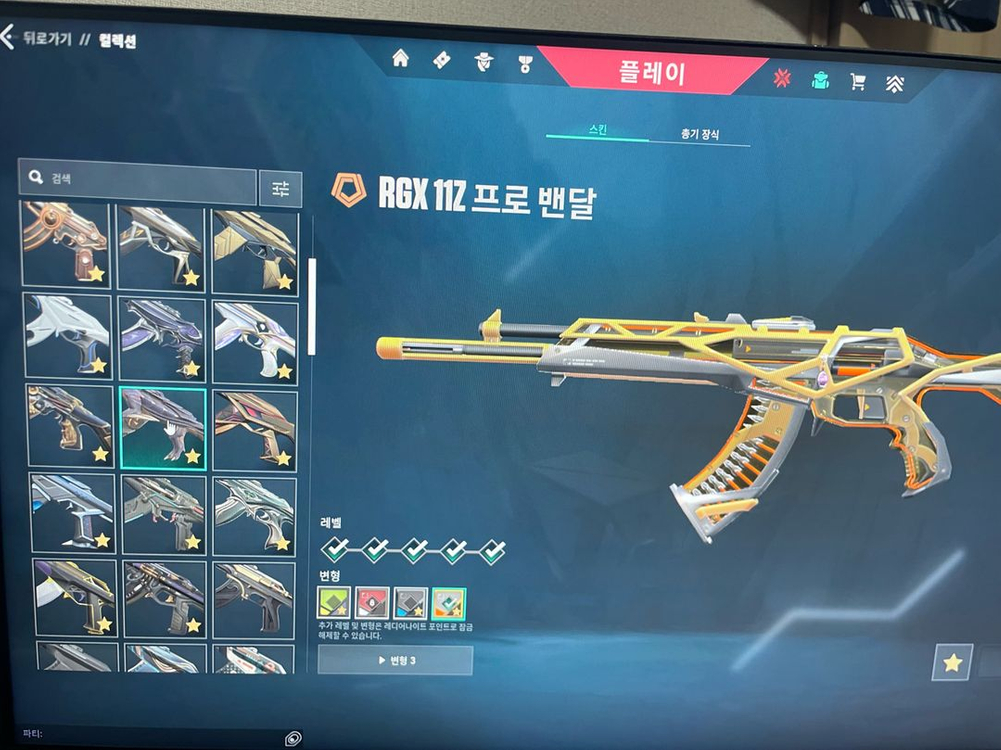Toggle the favorite star button
Screen dimensions: 1001x750
point(952,662)
